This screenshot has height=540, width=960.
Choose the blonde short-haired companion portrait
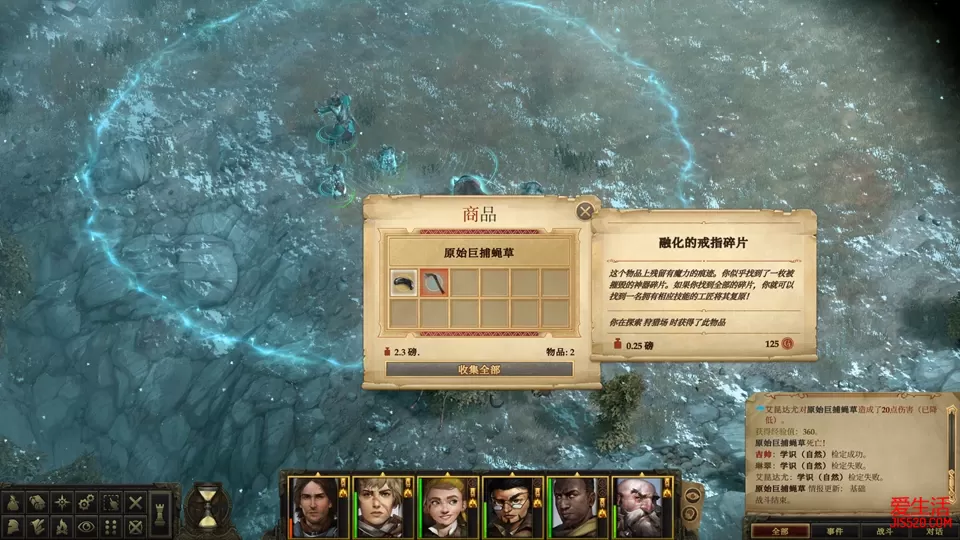coord(378,507)
